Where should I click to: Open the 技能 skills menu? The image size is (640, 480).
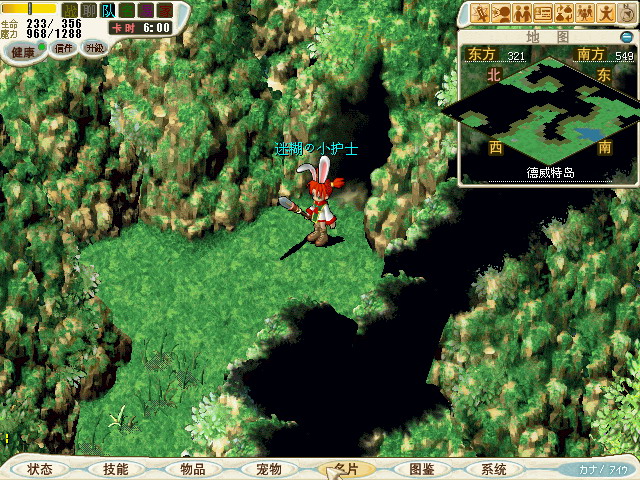115,469
